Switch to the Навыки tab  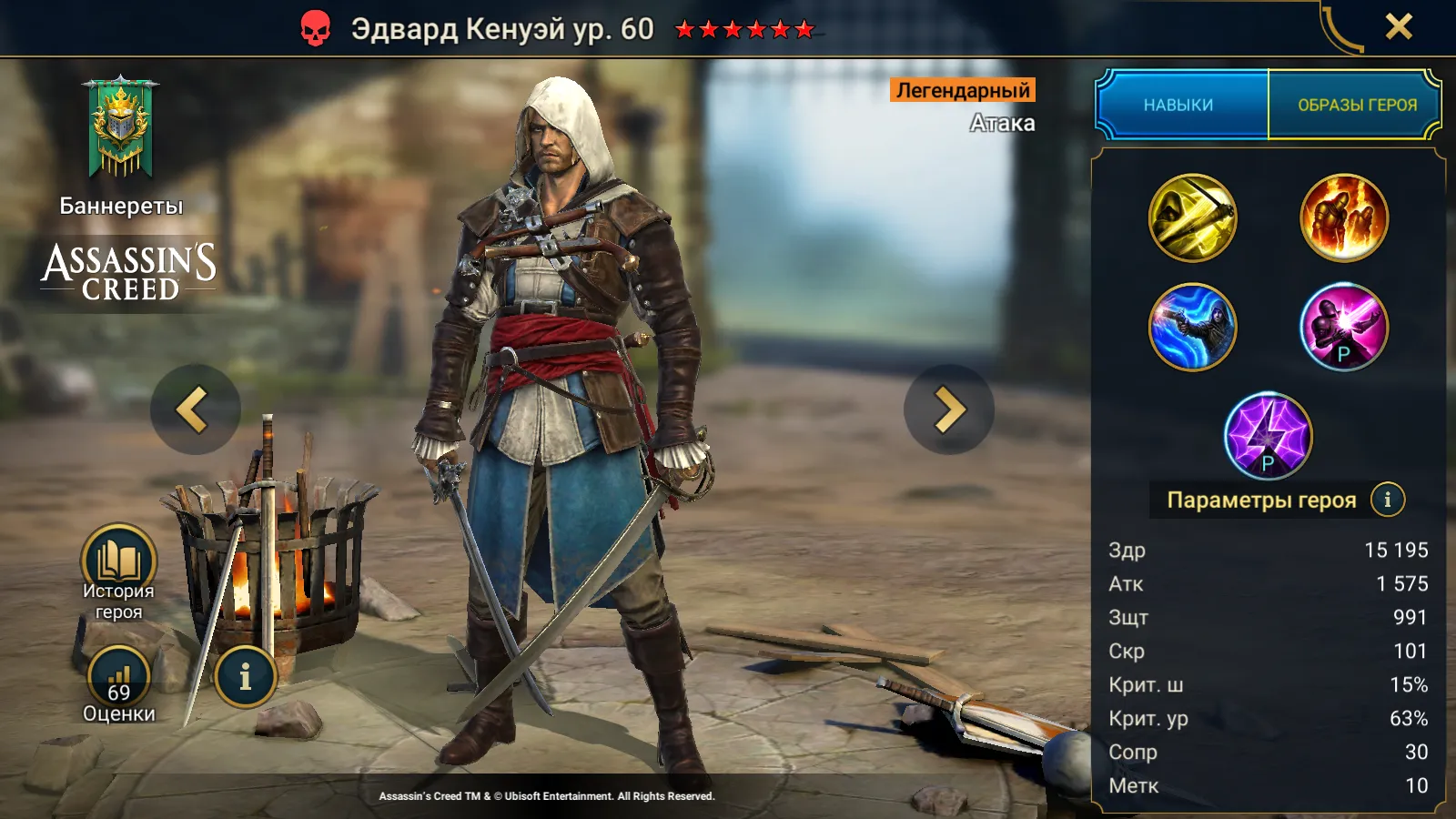pos(1178,105)
